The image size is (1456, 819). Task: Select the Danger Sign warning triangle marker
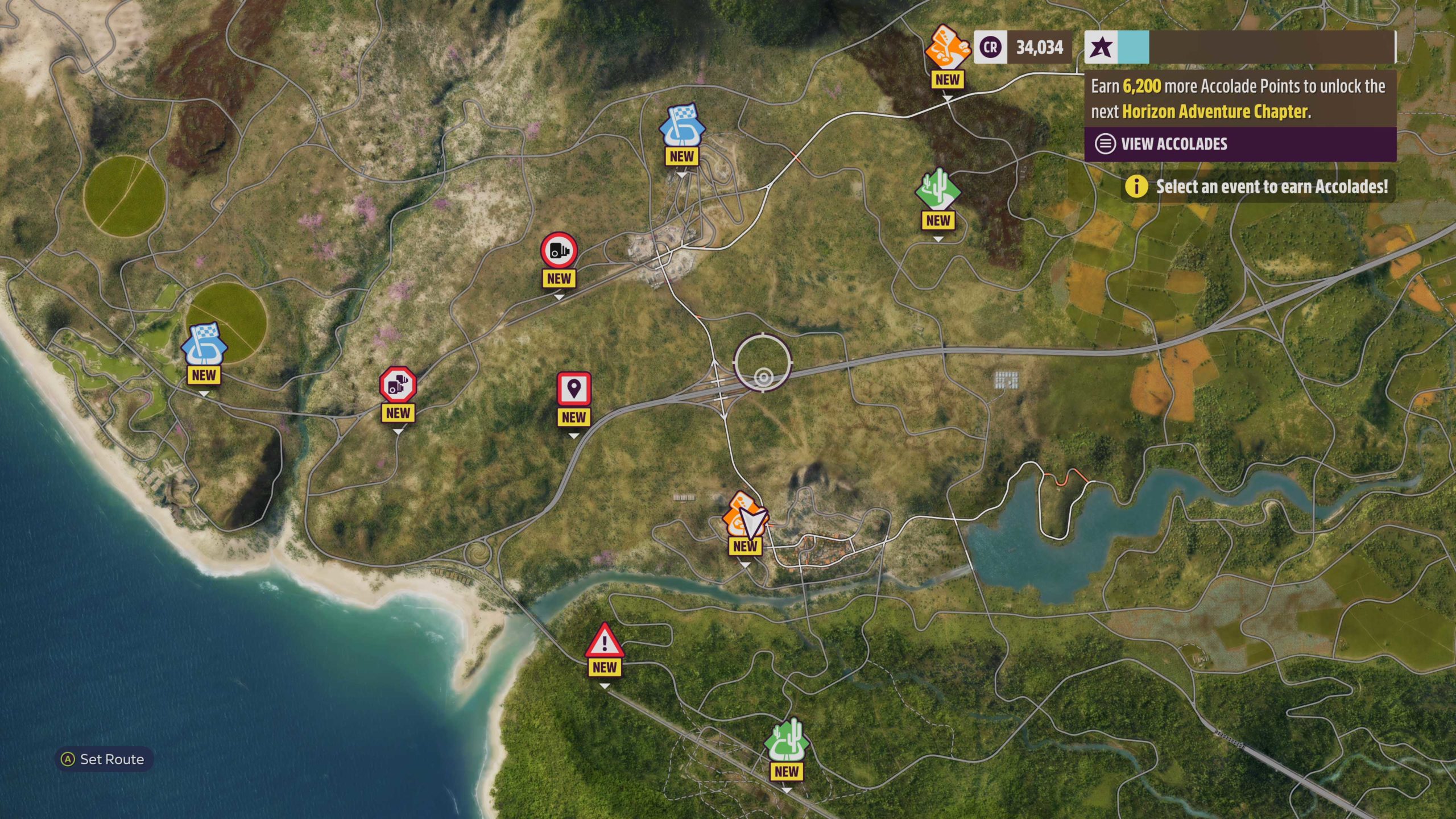605,641
